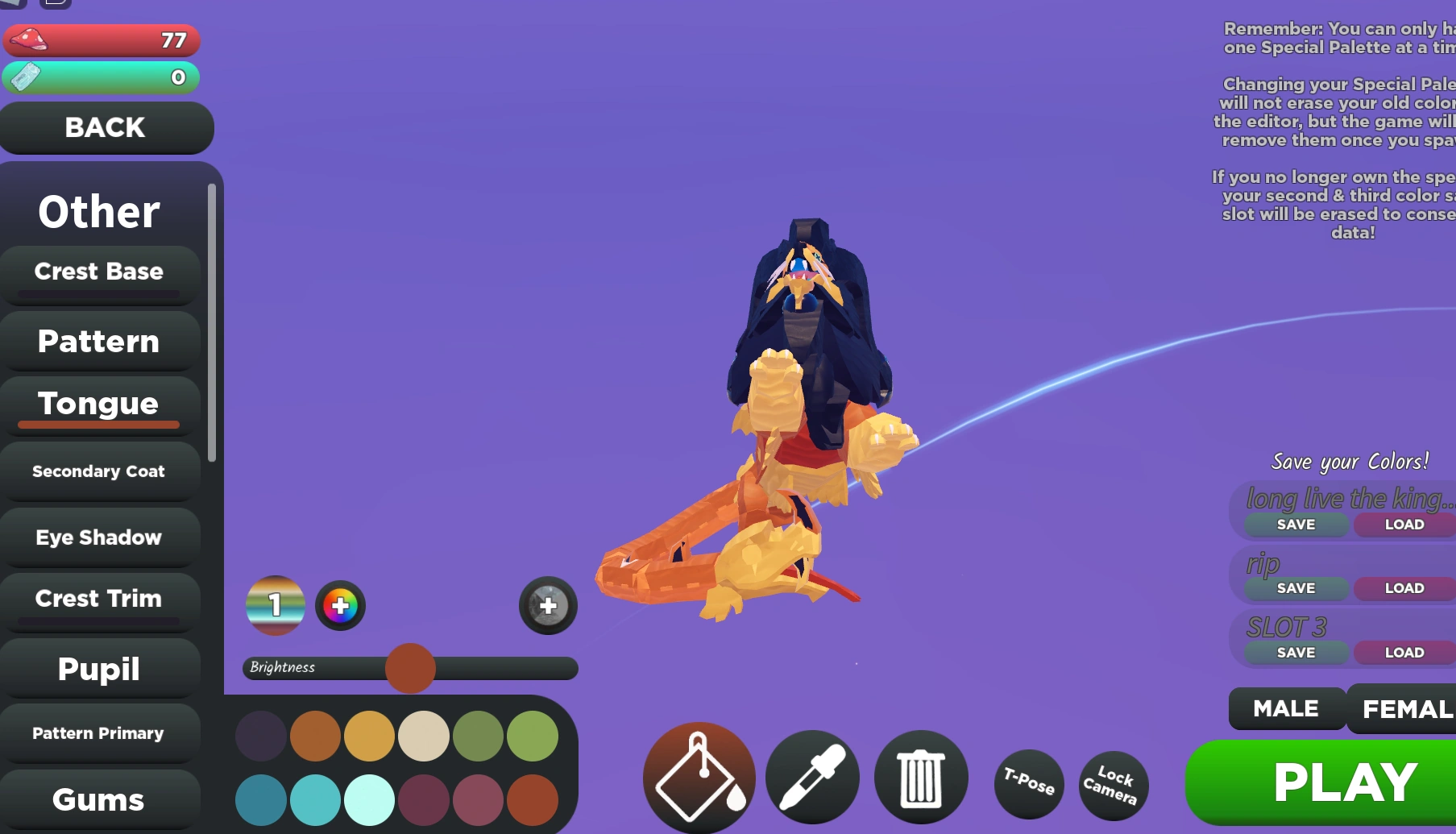Switch to the Eye Shadow category
Screen dimensions: 1456x834
[98, 537]
